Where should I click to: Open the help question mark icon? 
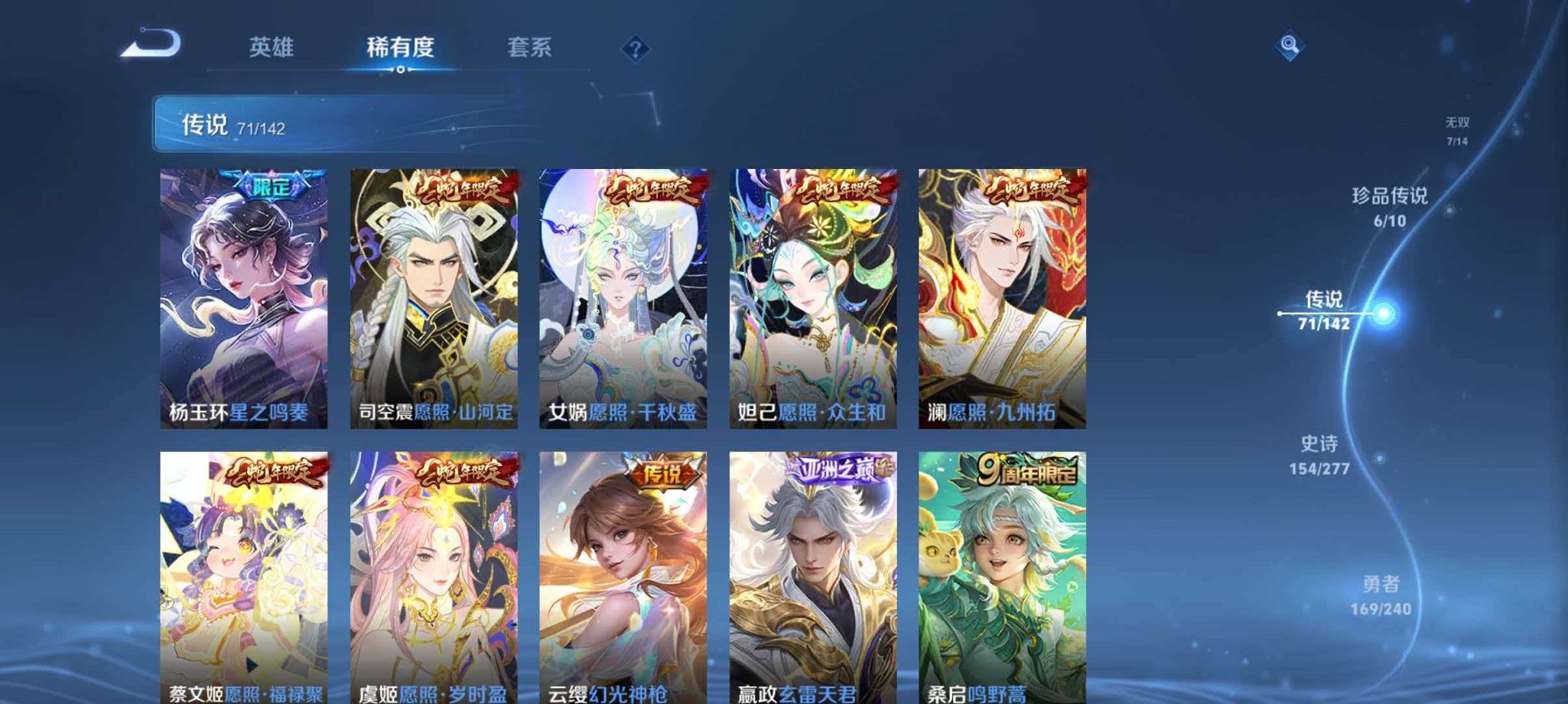[x=635, y=48]
